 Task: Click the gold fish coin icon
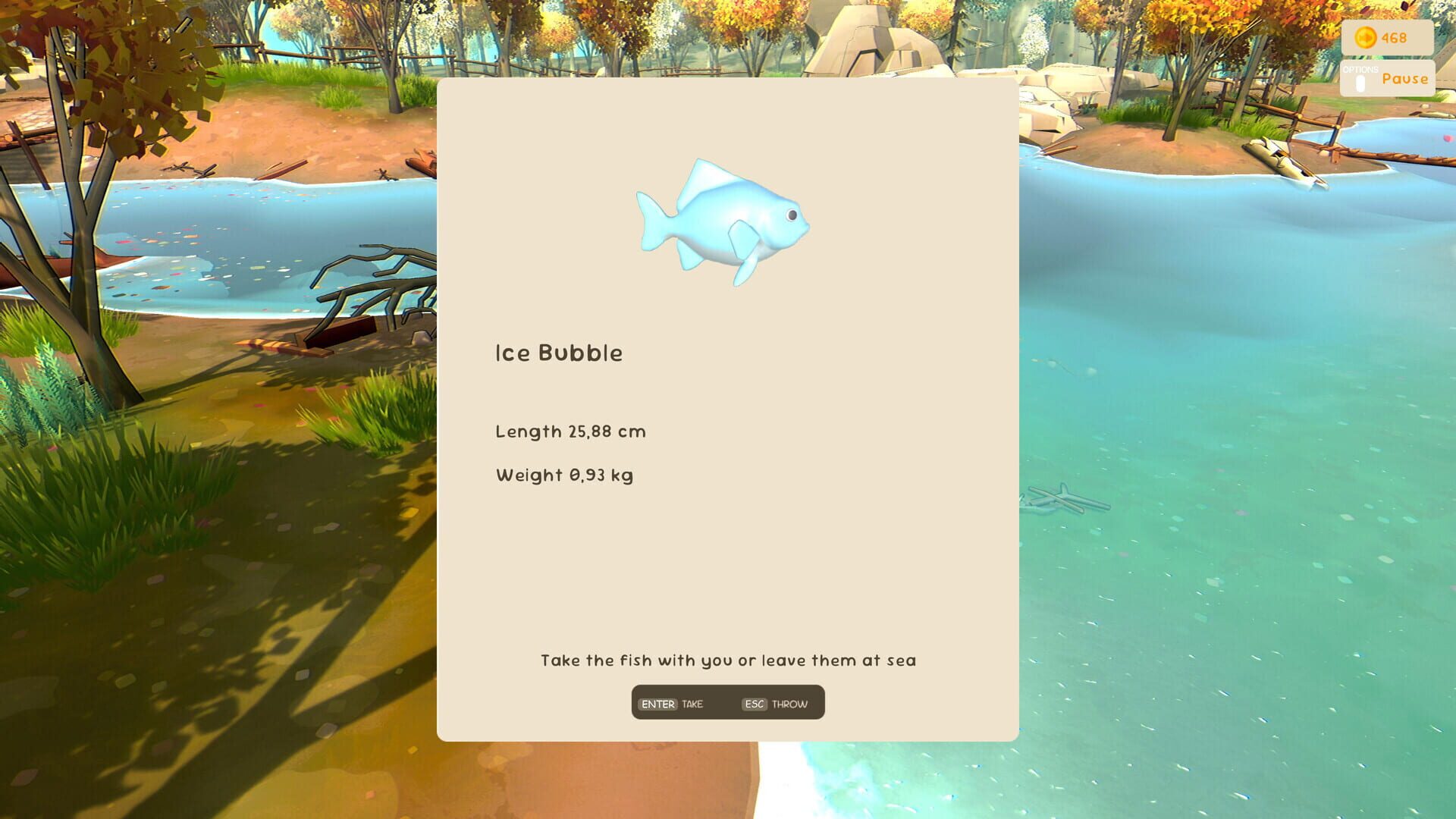click(1365, 38)
